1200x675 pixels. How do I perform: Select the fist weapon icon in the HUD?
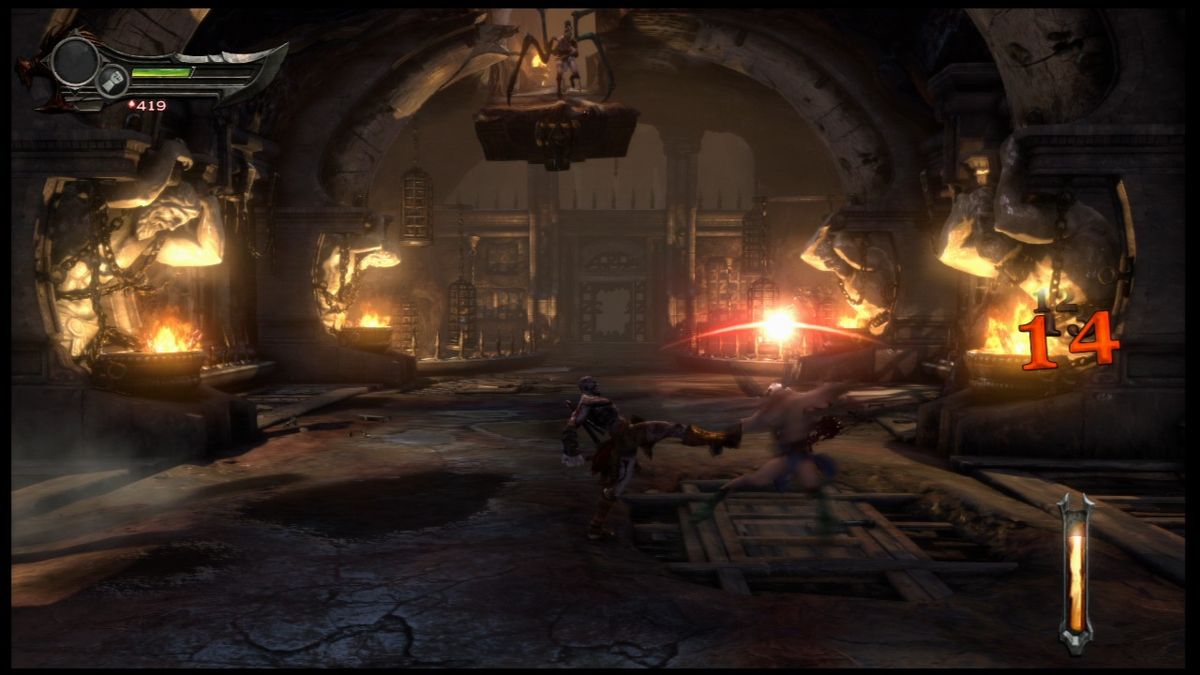tap(112, 81)
